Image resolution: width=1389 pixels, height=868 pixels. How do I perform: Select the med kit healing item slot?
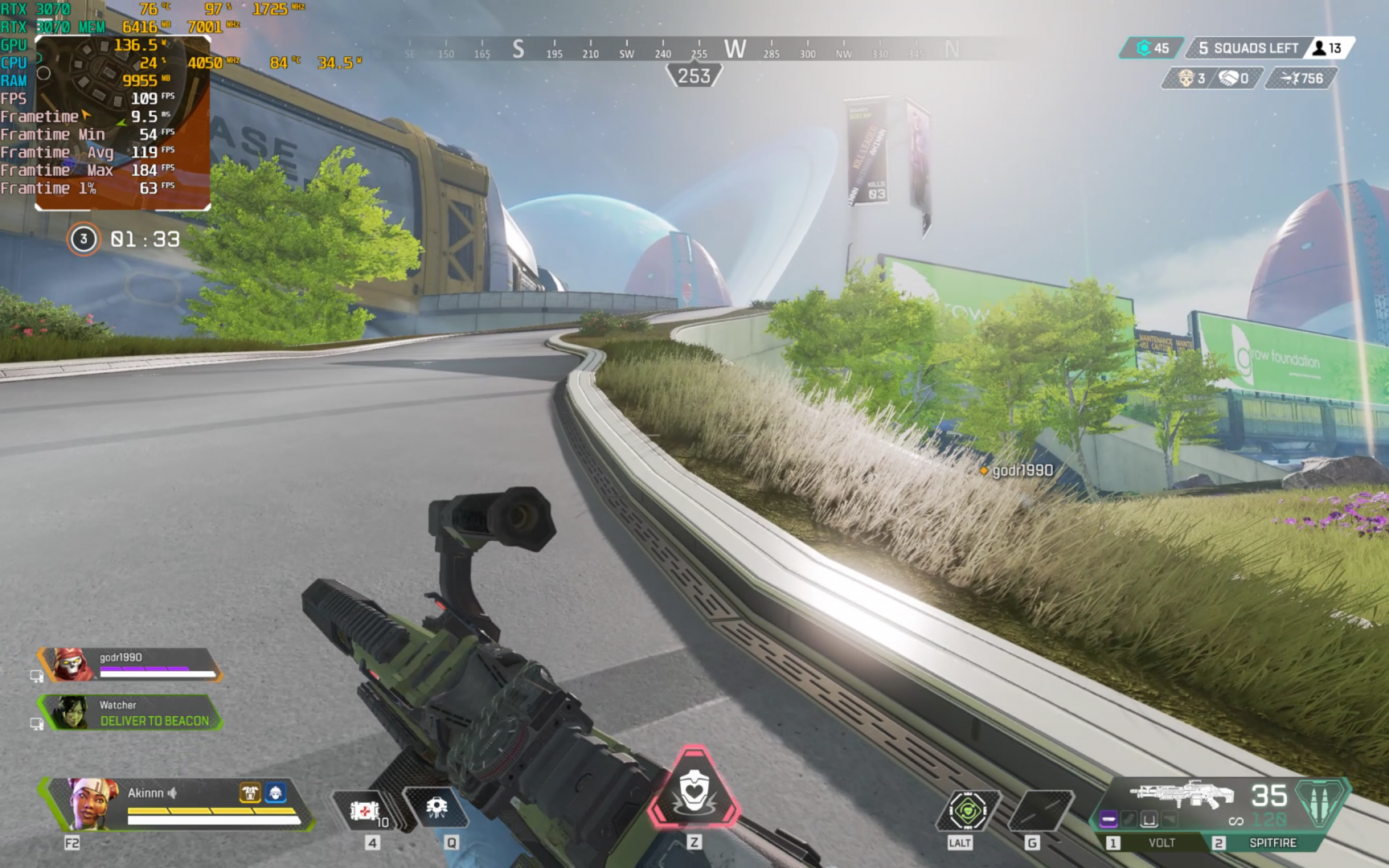pos(364,810)
